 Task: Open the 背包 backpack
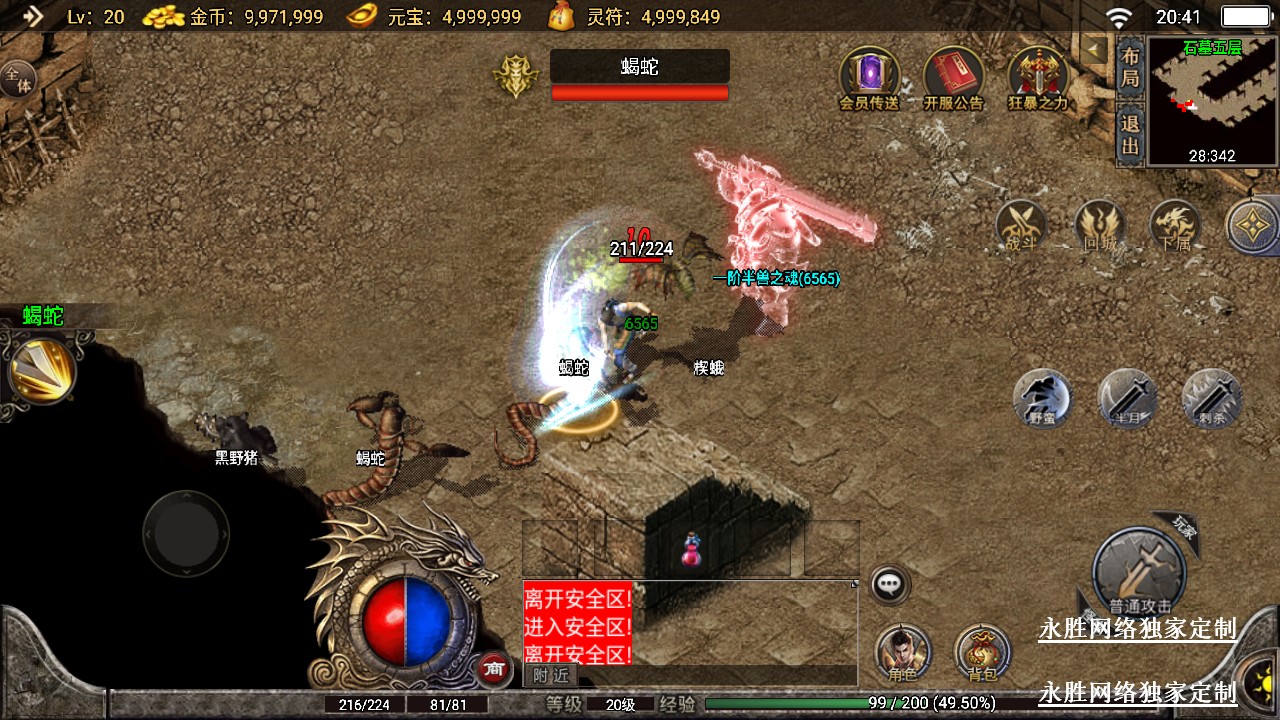[x=982, y=652]
